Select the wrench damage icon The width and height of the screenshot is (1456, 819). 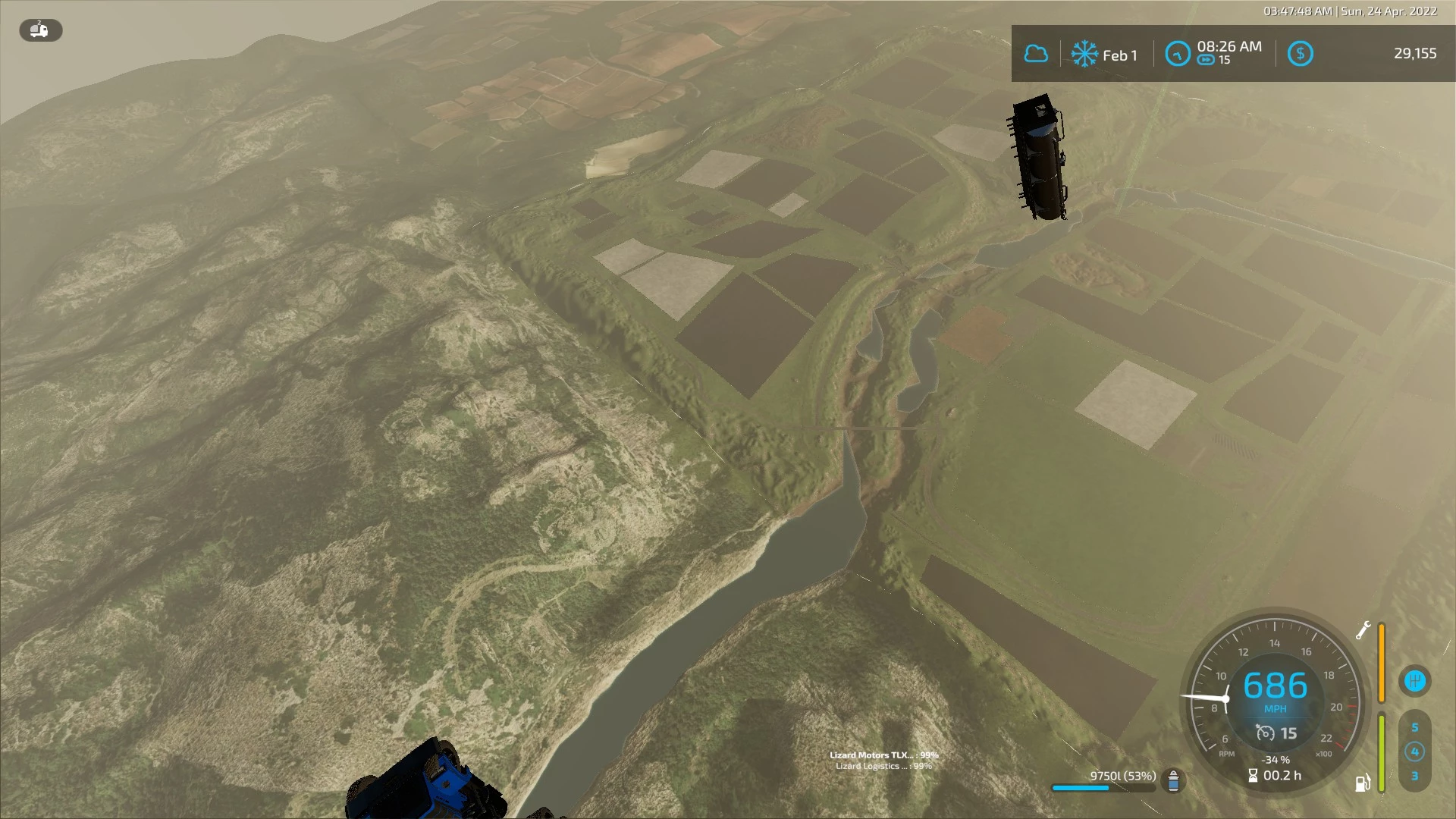coord(1363,630)
